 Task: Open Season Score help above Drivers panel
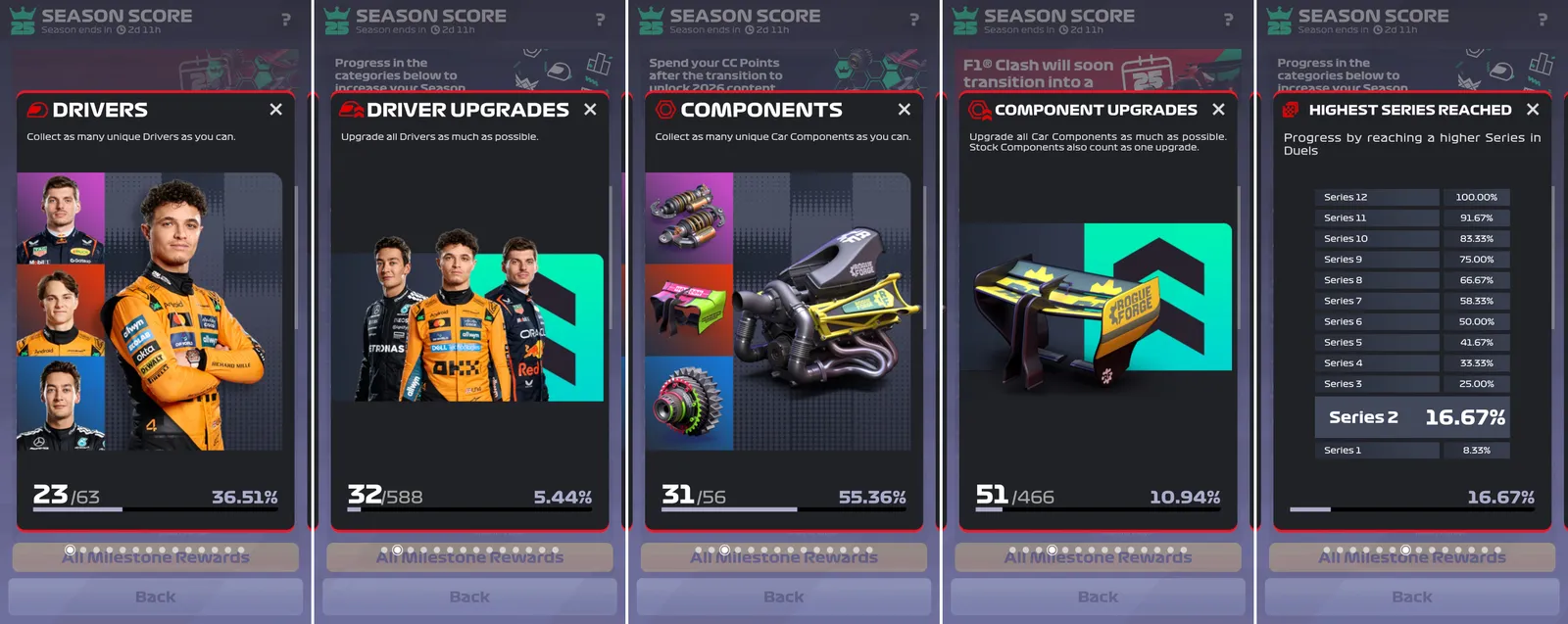(x=286, y=20)
